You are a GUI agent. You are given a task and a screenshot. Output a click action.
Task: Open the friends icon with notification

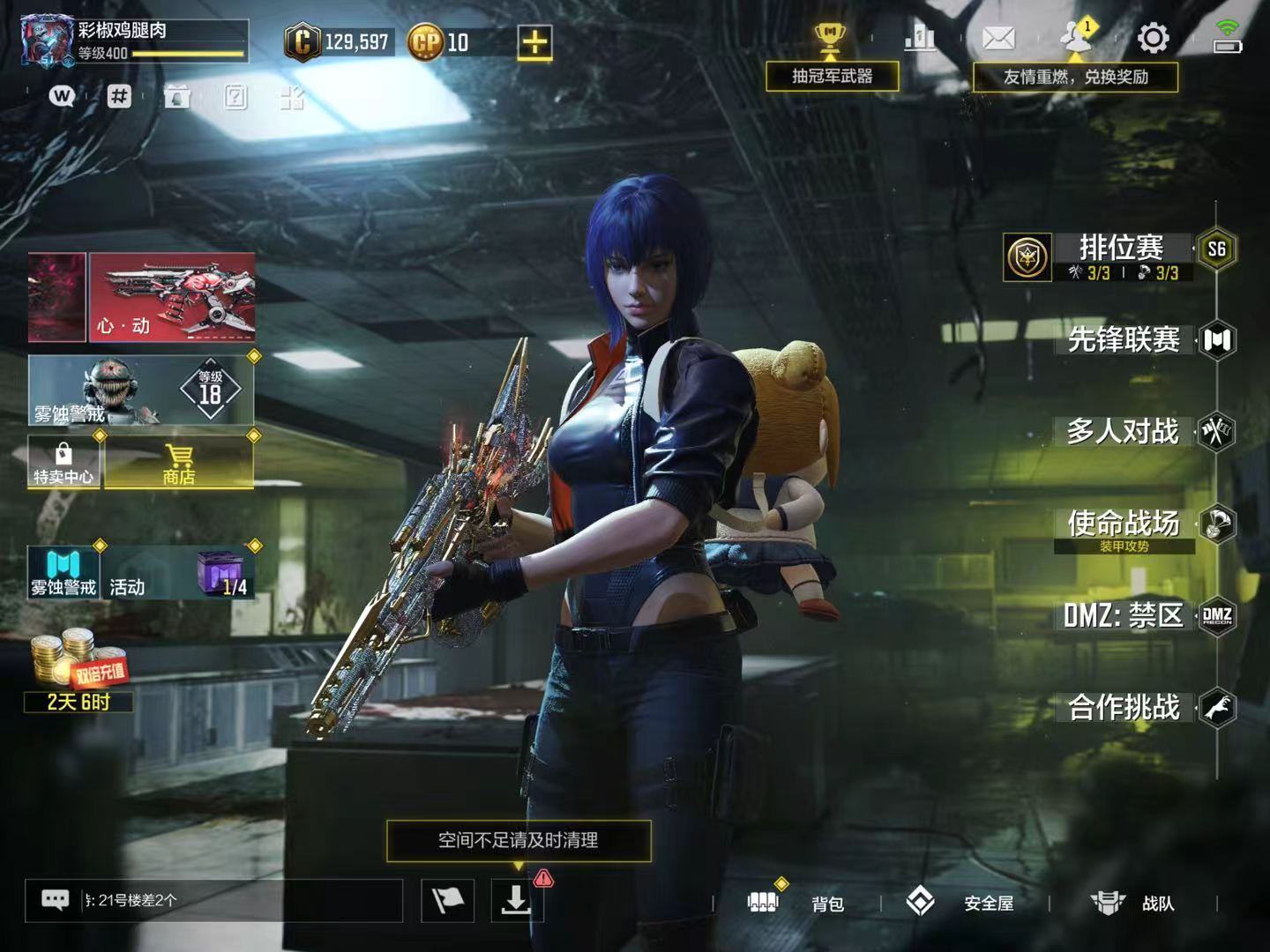point(1075,39)
